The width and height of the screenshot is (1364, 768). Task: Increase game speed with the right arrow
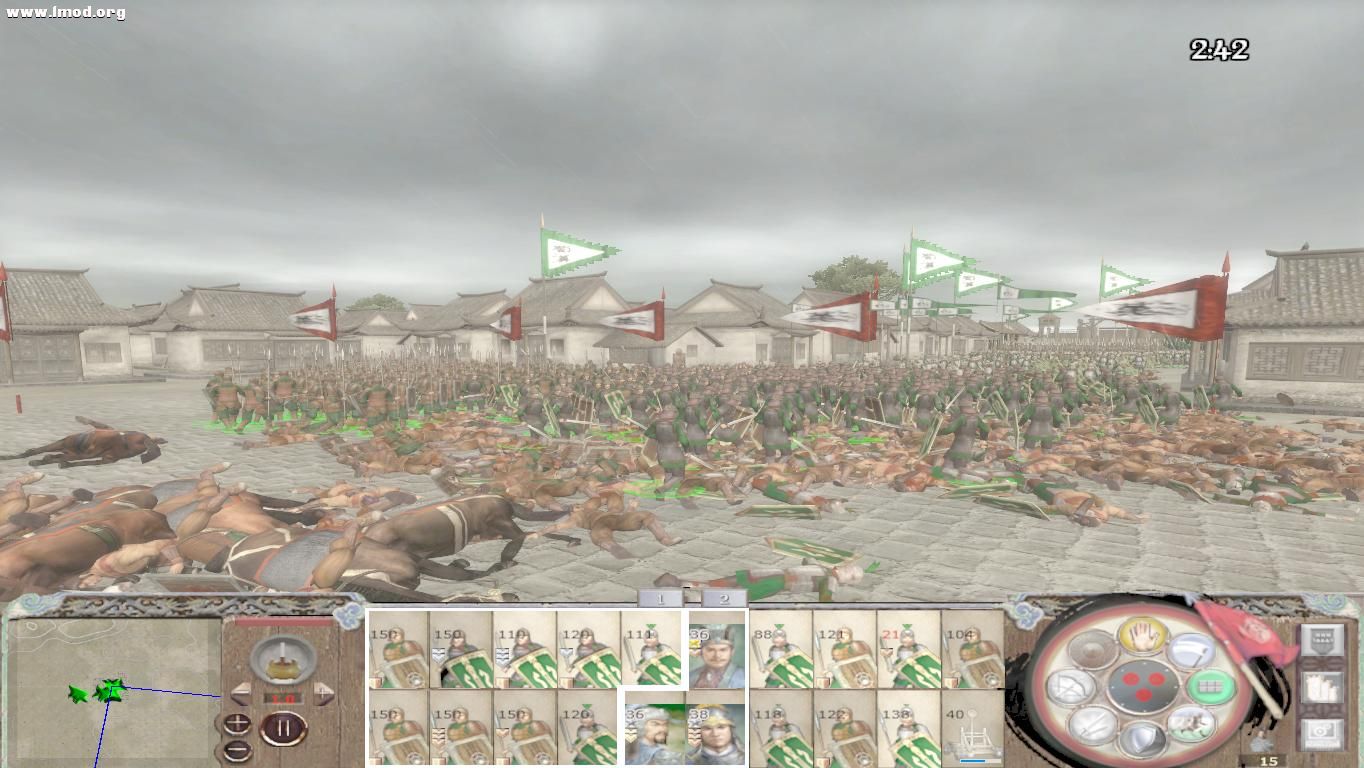(322, 694)
